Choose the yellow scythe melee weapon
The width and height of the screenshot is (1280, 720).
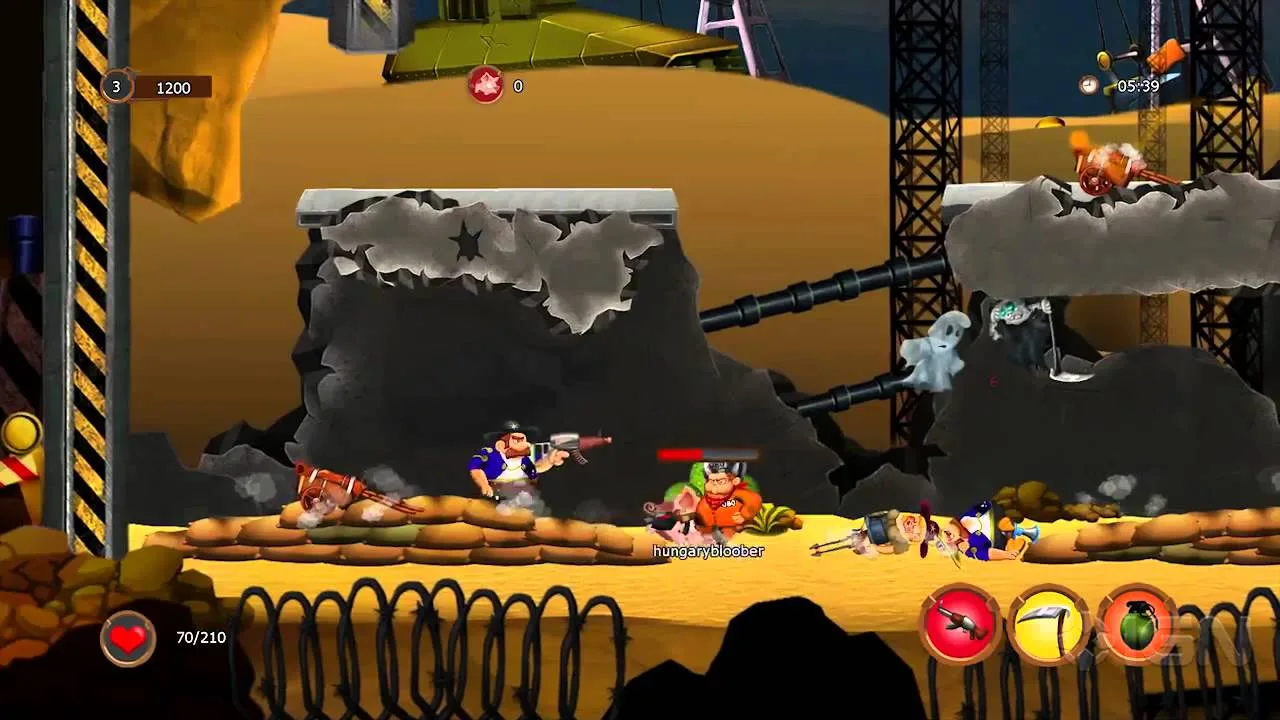pyautogui.click(x=1048, y=625)
